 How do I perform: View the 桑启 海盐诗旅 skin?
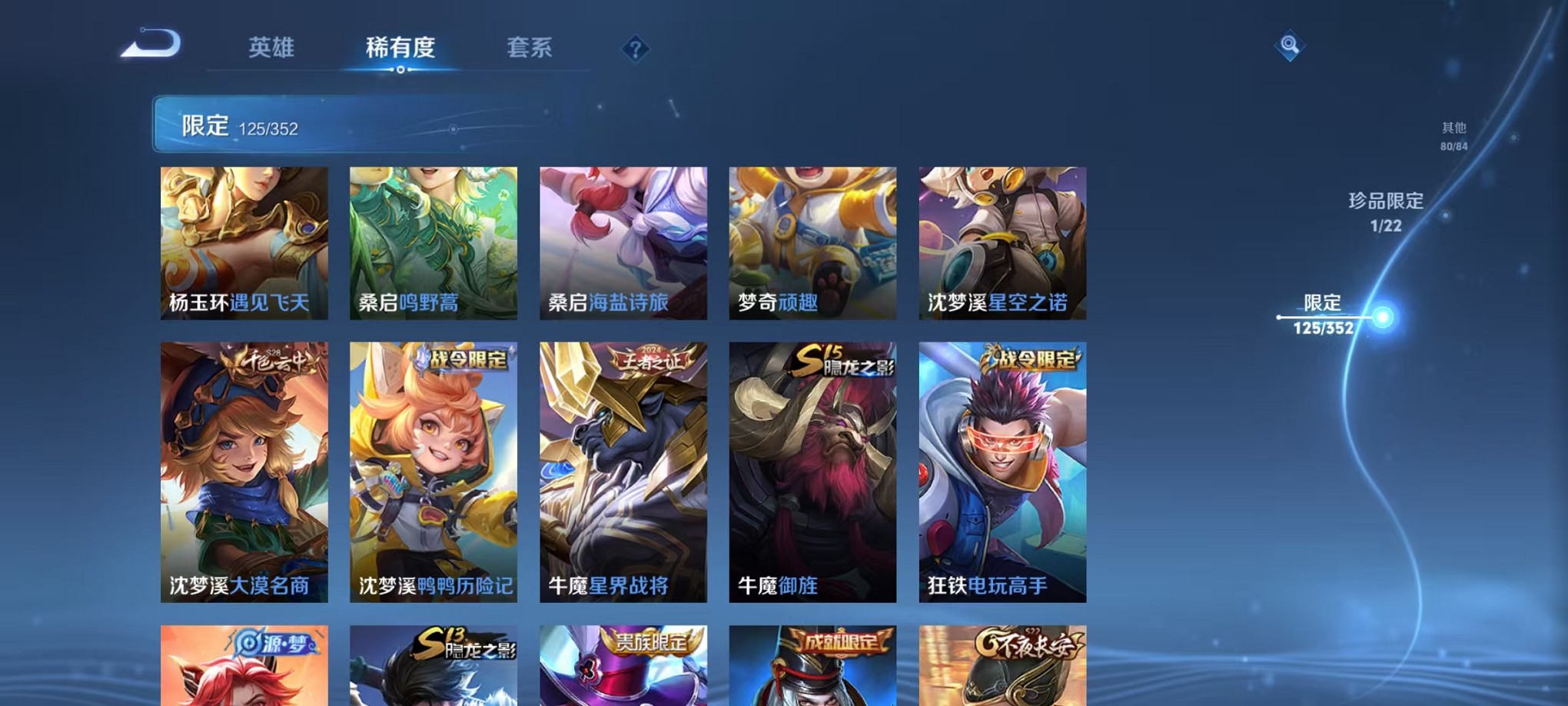pos(622,243)
